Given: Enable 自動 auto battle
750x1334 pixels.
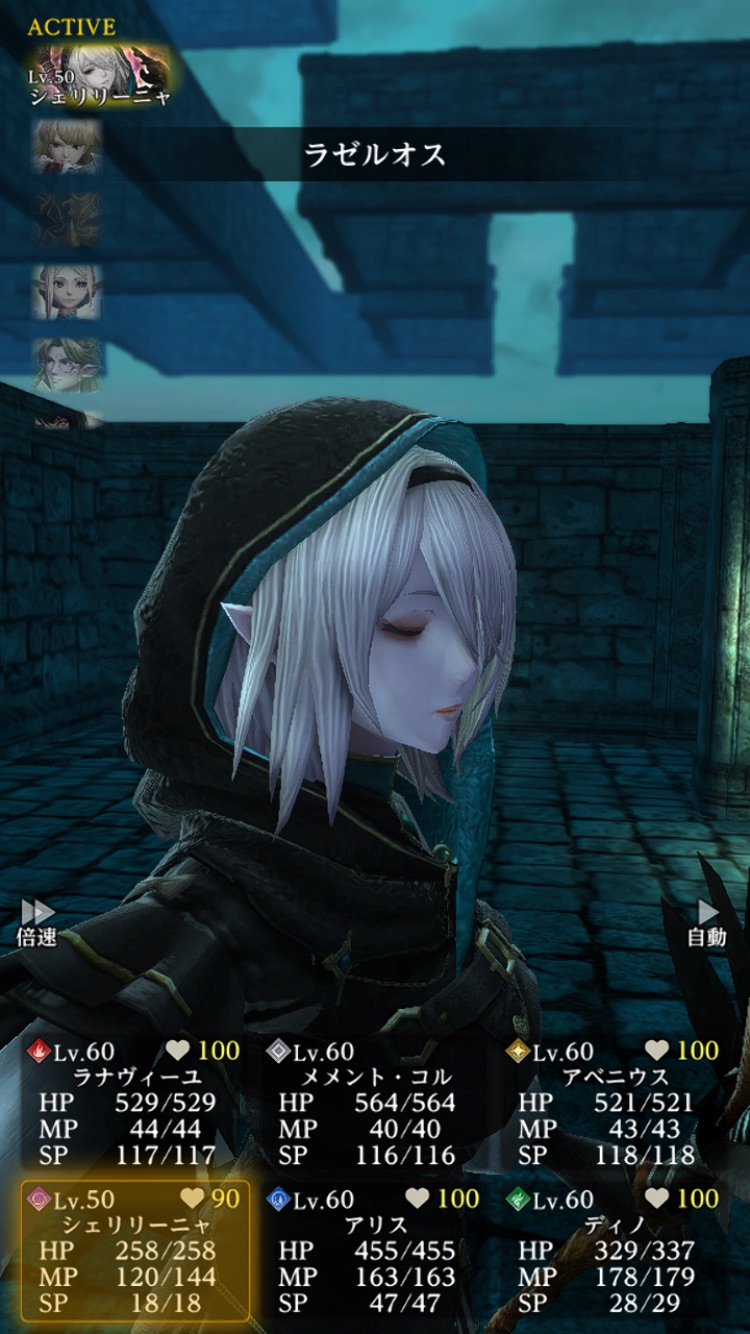Looking at the screenshot, I should click(707, 922).
